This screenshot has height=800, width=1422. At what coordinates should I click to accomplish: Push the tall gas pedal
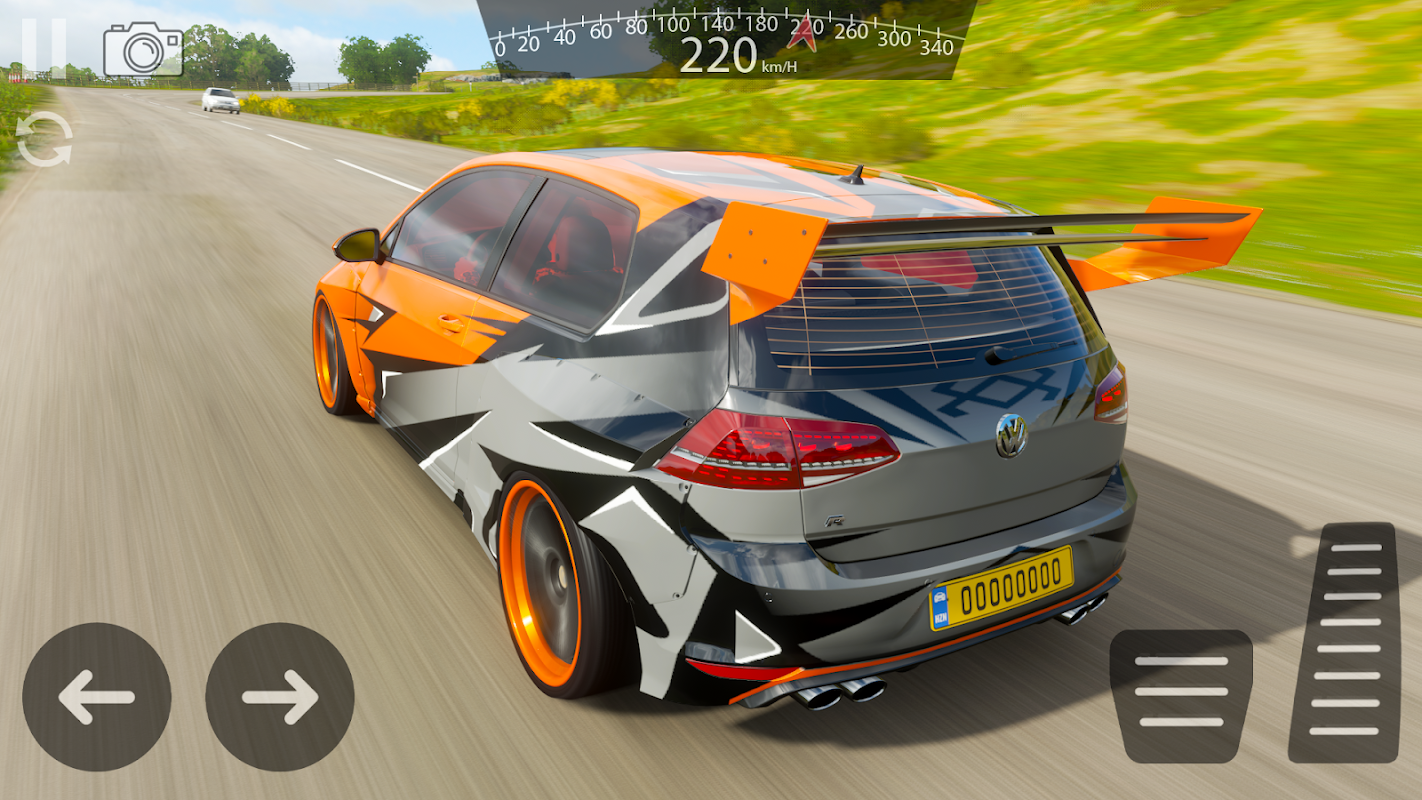click(1343, 642)
